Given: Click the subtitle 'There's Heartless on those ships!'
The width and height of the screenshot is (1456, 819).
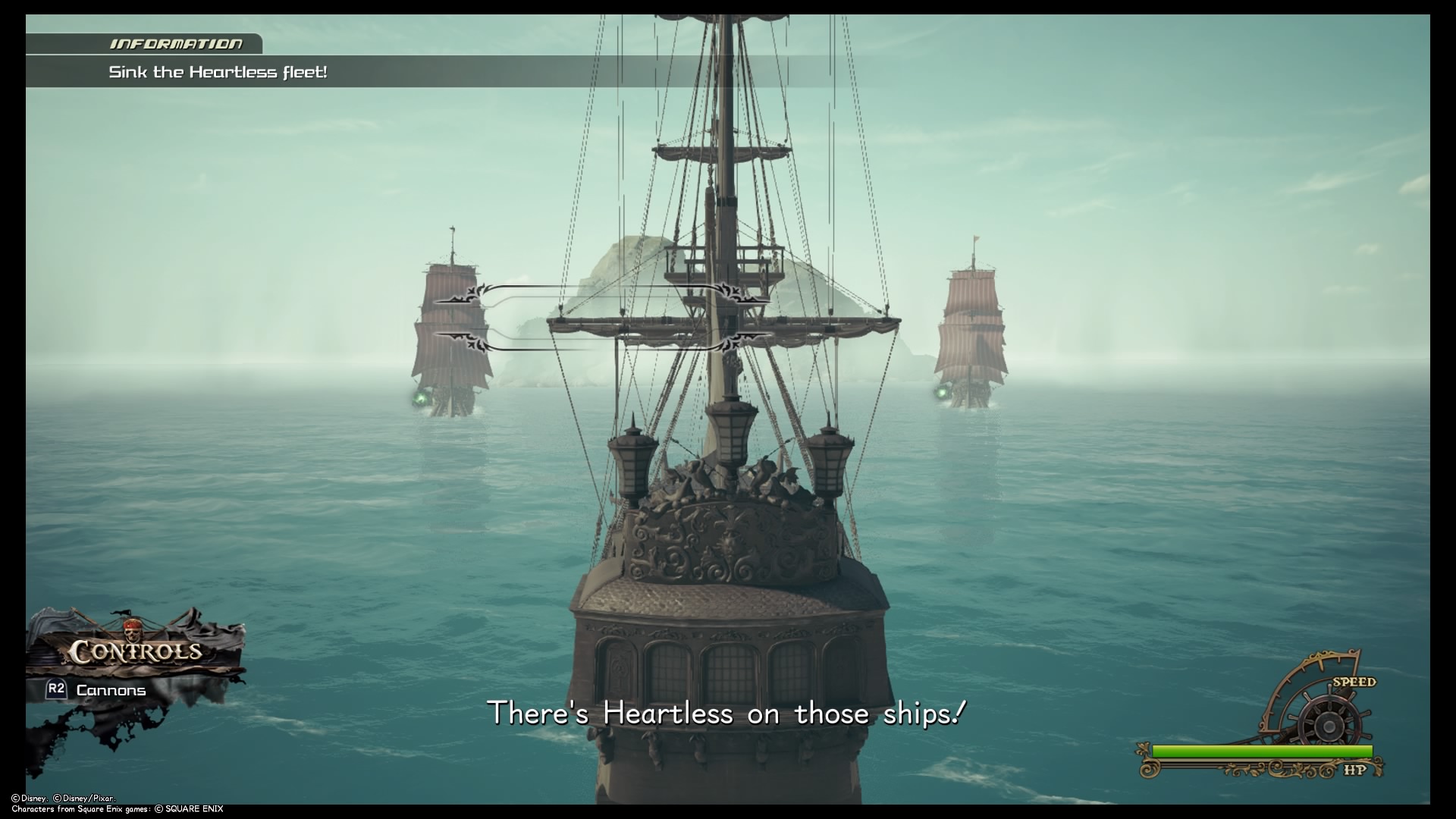Looking at the screenshot, I should coord(730,711).
